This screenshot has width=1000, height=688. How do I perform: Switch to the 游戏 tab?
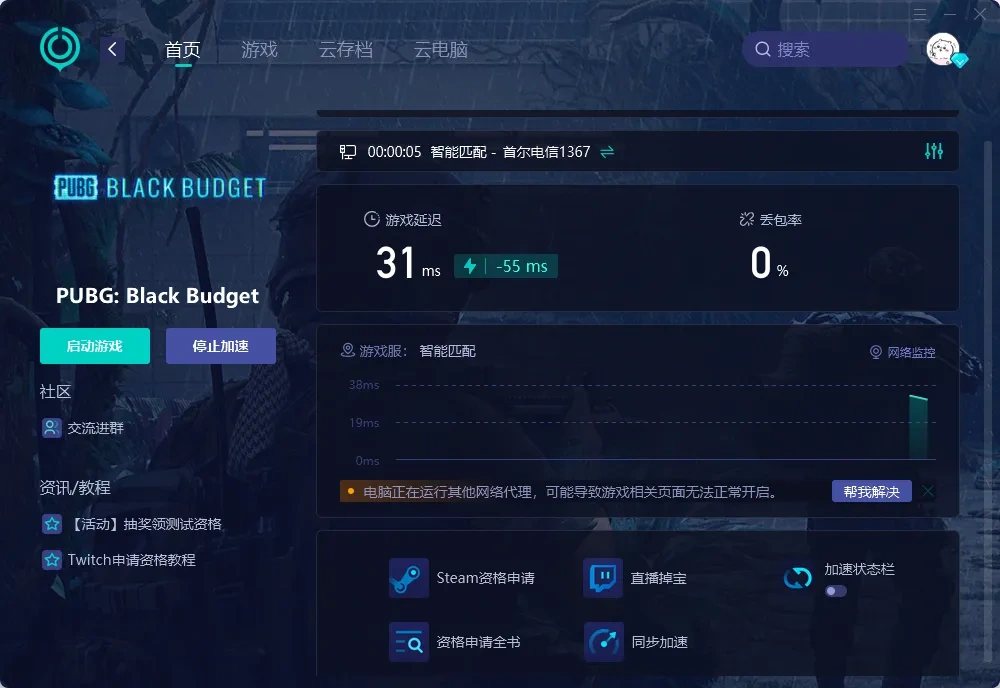[259, 50]
